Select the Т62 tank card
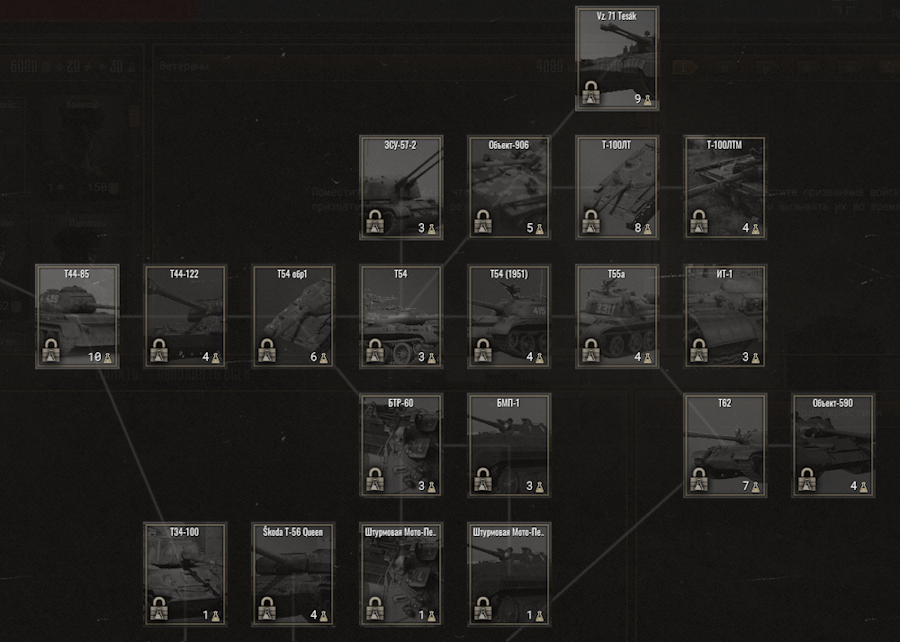The image size is (900, 642). [x=725, y=445]
